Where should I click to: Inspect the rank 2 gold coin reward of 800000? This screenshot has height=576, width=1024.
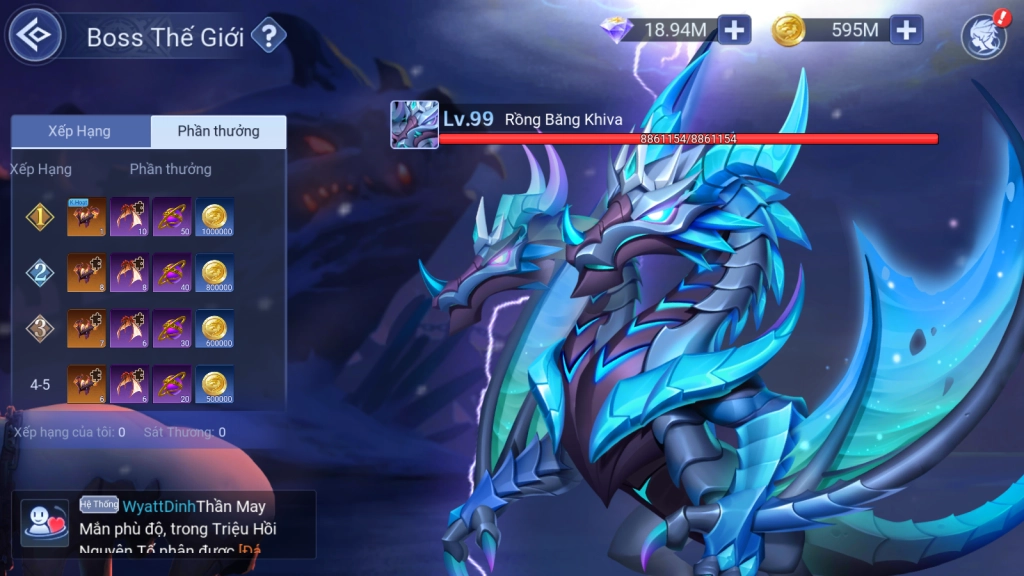[214, 273]
